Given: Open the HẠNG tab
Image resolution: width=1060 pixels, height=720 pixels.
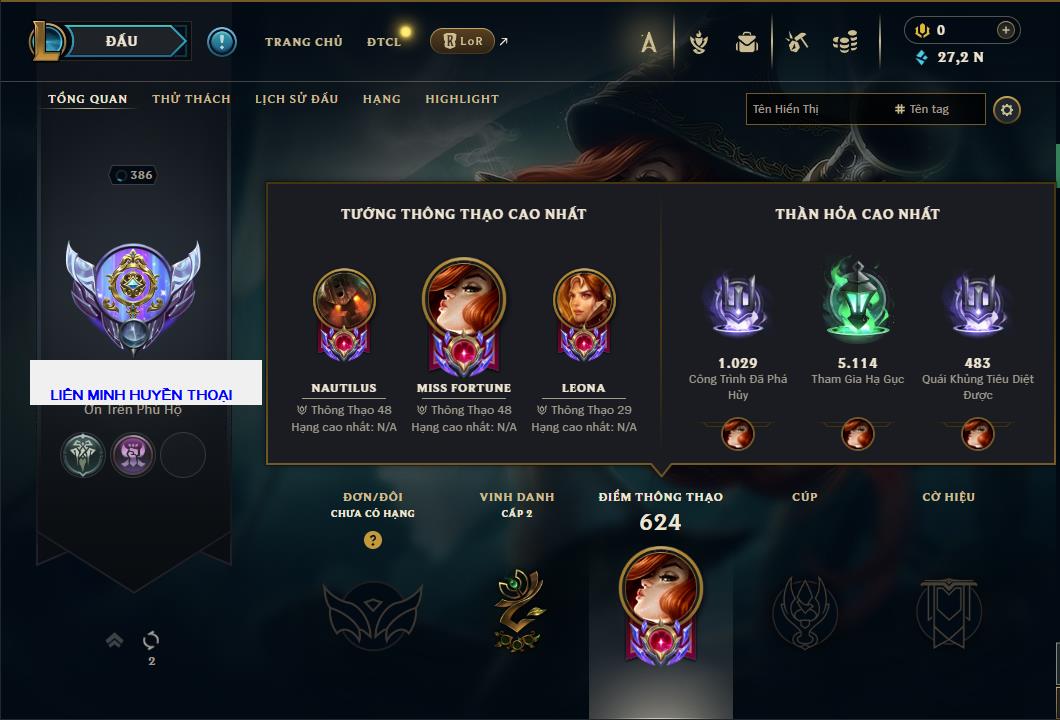Looking at the screenshot, I should (381, 99).
